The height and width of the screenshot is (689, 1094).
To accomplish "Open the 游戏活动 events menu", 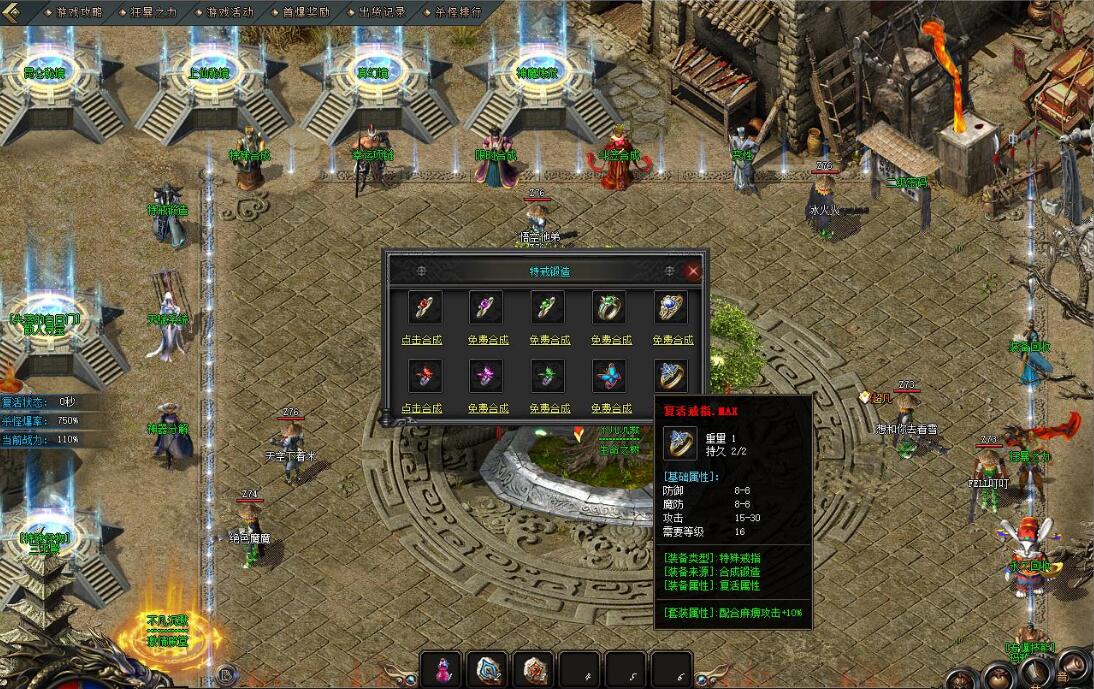I will click(230, 12).
